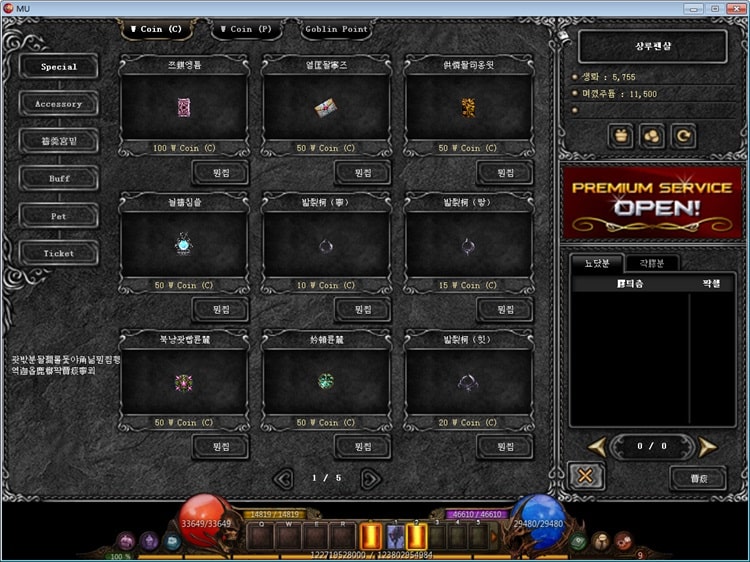Close the MU game window
The width and height of the screenshot is (750, 562).
click(736, 8)
